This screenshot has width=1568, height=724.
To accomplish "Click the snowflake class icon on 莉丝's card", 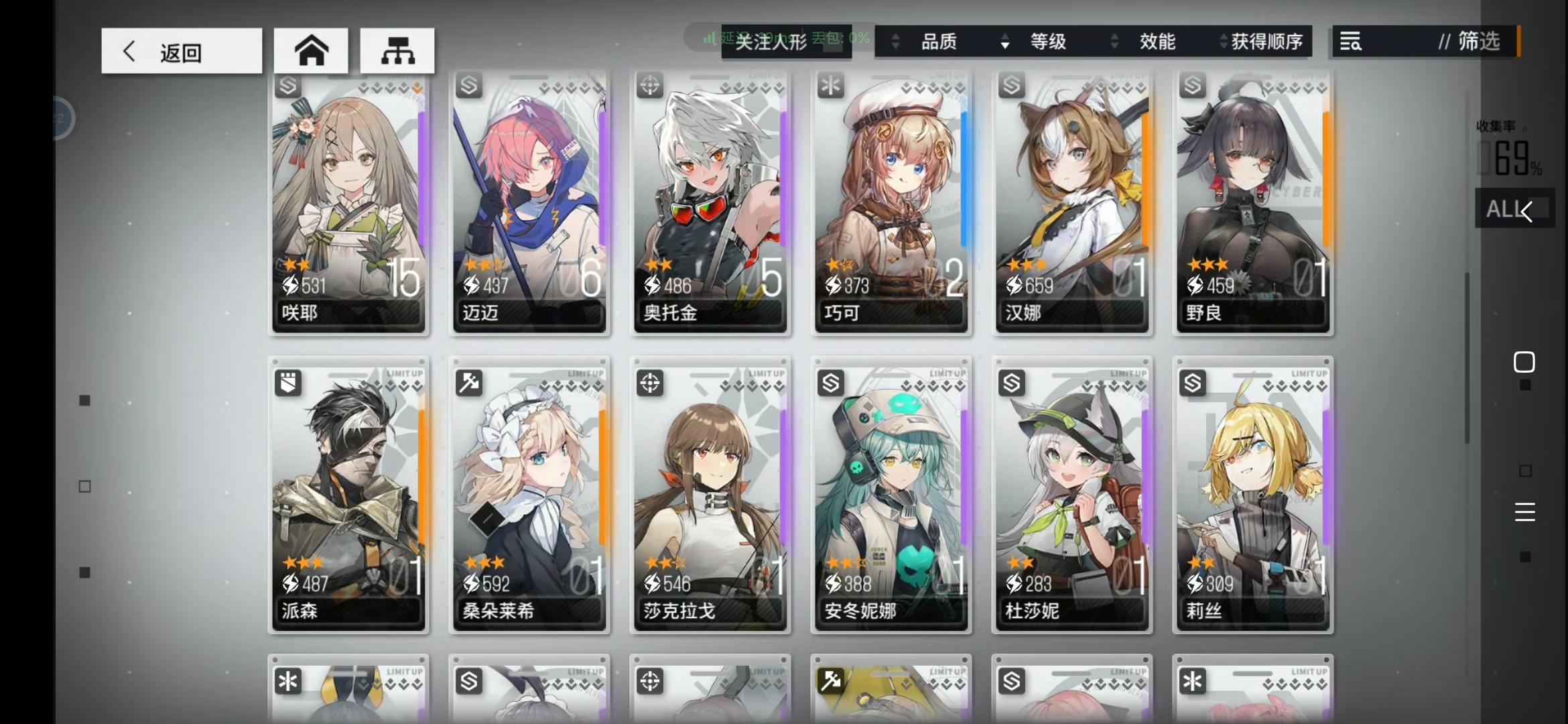I will pos(1193,382).
